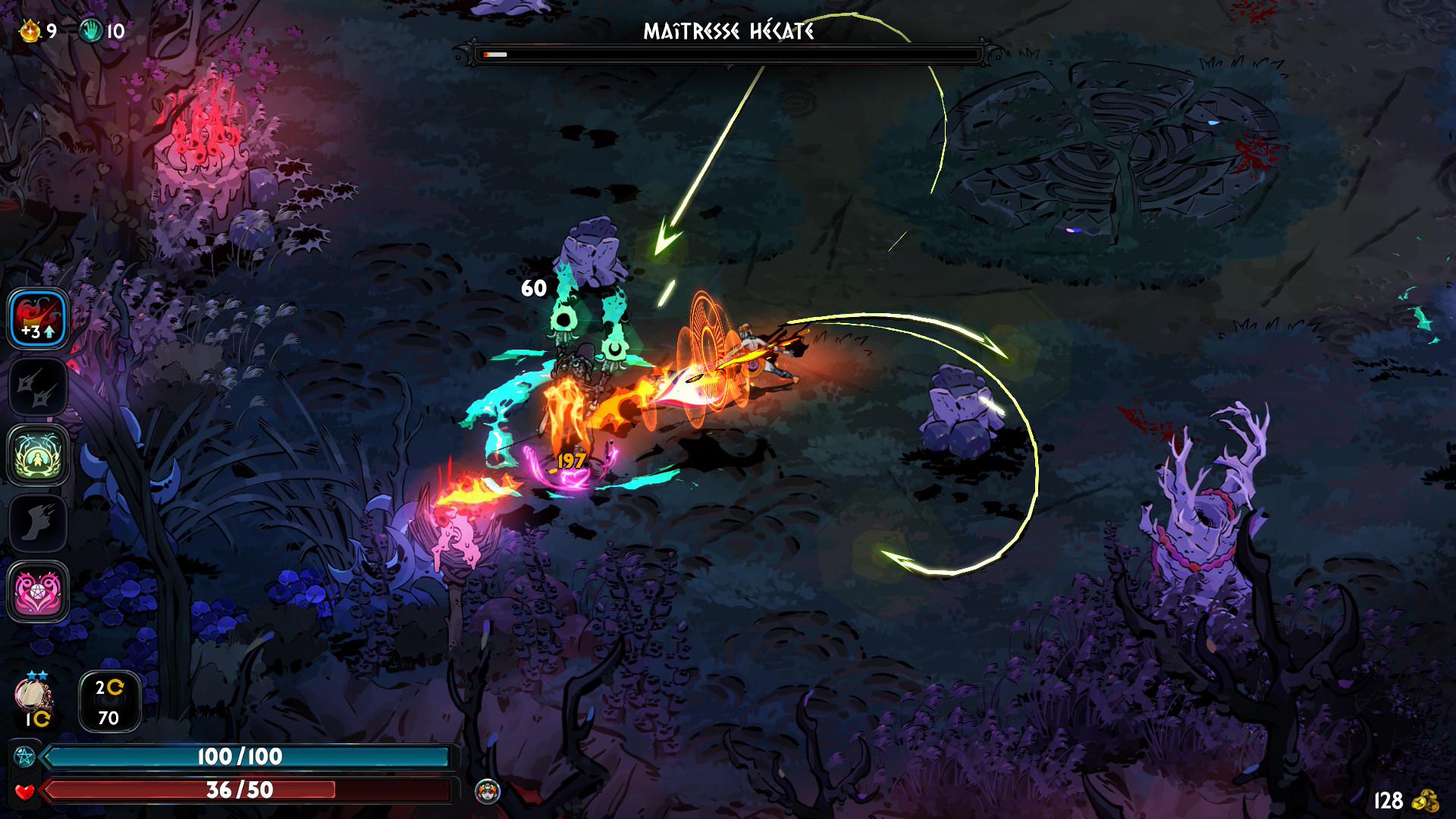Inspect the pink heart pentagram boon
Screen dimensions: 1456x819
[38, 591]
